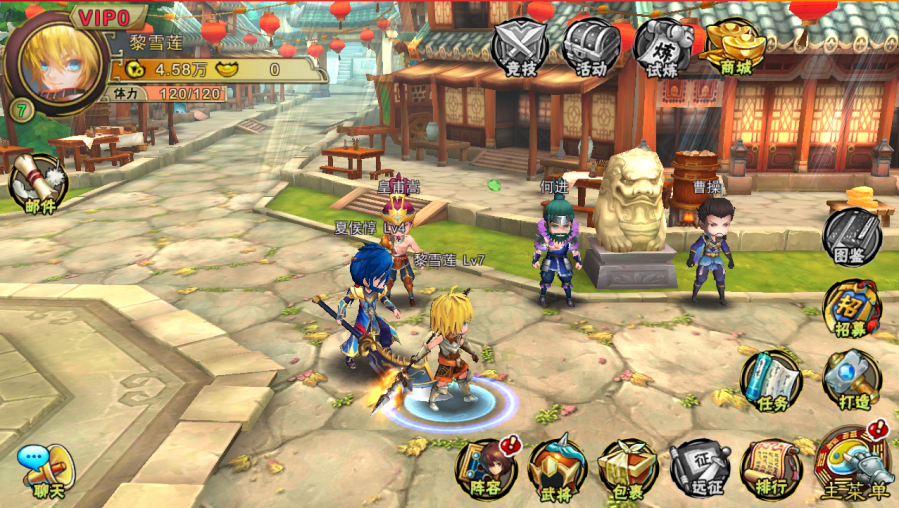The image size is (899, 508).
Task: Open the 聊天 chat bubble
Action: pyautogui.click(x=44, y=470)
